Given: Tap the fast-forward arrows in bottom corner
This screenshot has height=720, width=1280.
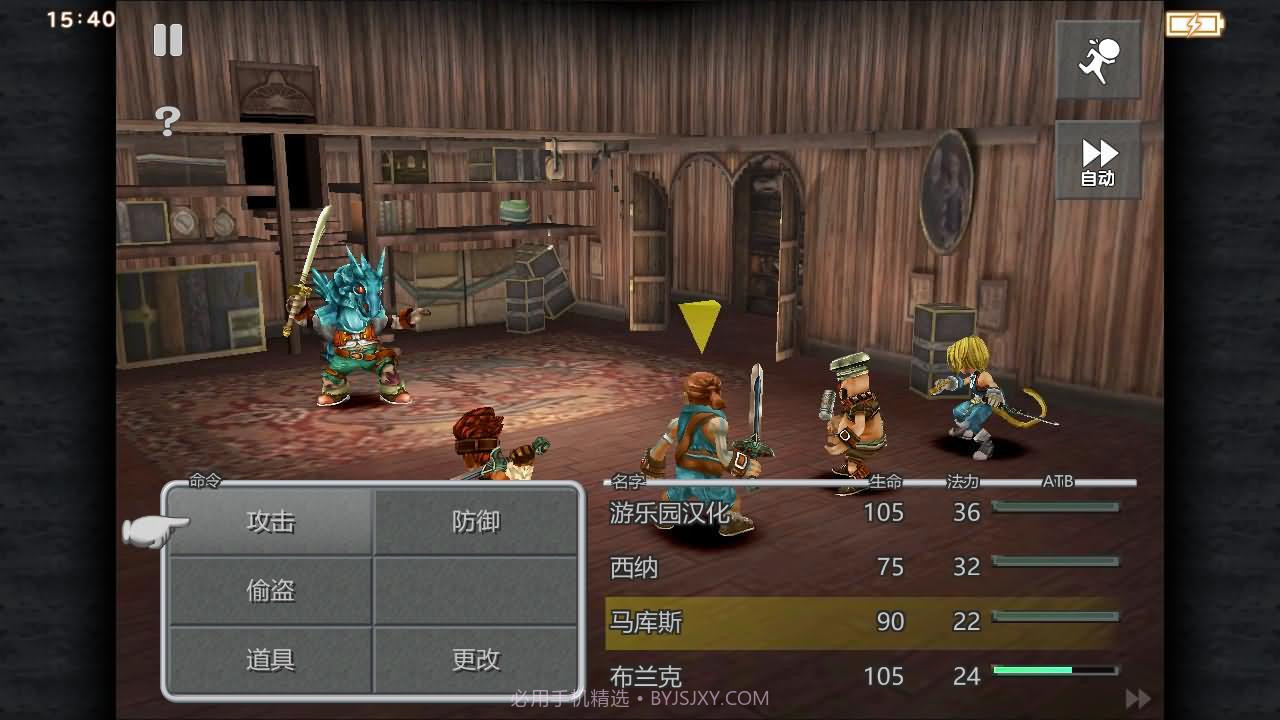Looking at the screenshot, I should point(1137,698).
